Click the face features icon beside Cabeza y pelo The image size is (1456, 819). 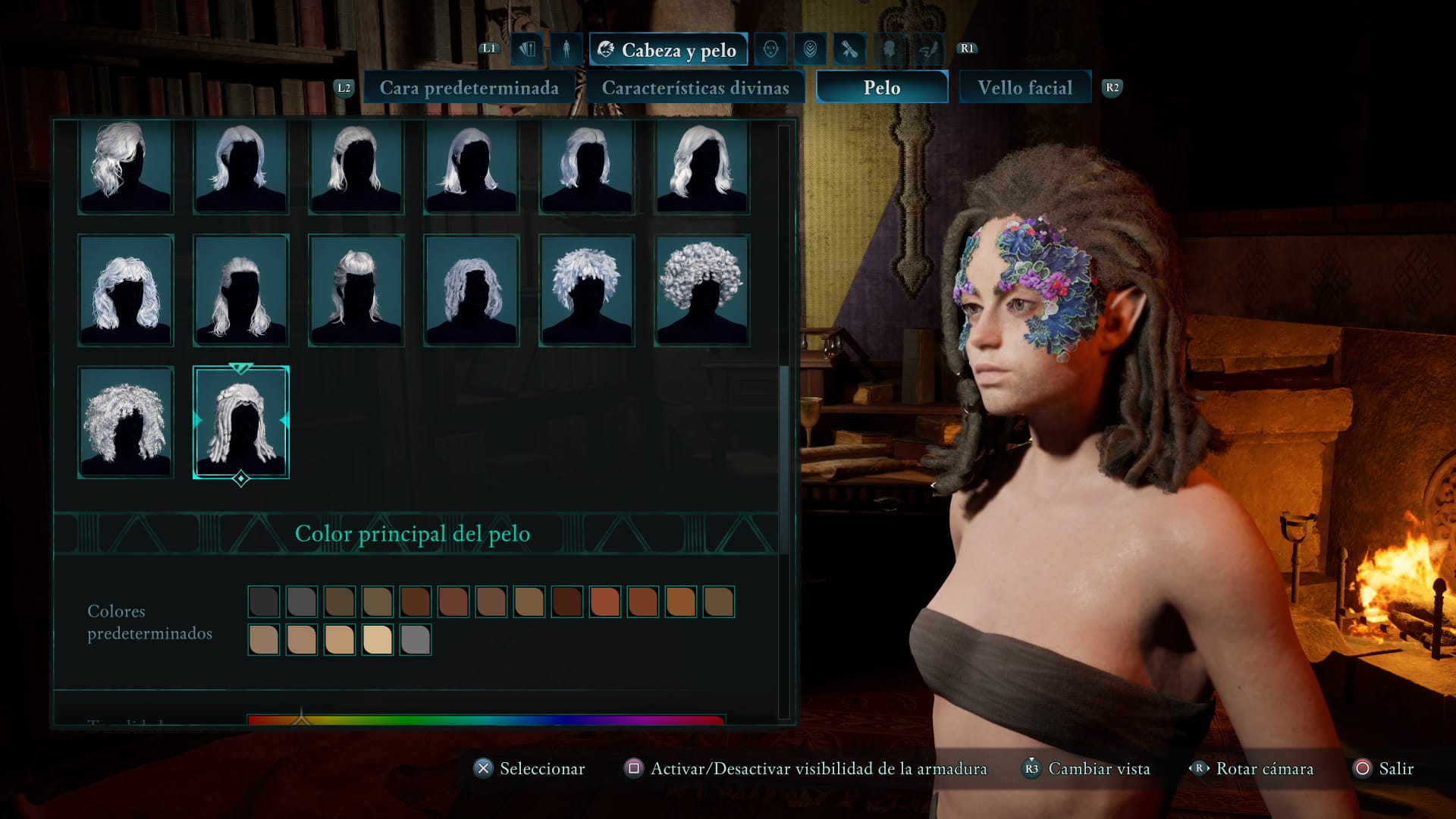(772, 49)
